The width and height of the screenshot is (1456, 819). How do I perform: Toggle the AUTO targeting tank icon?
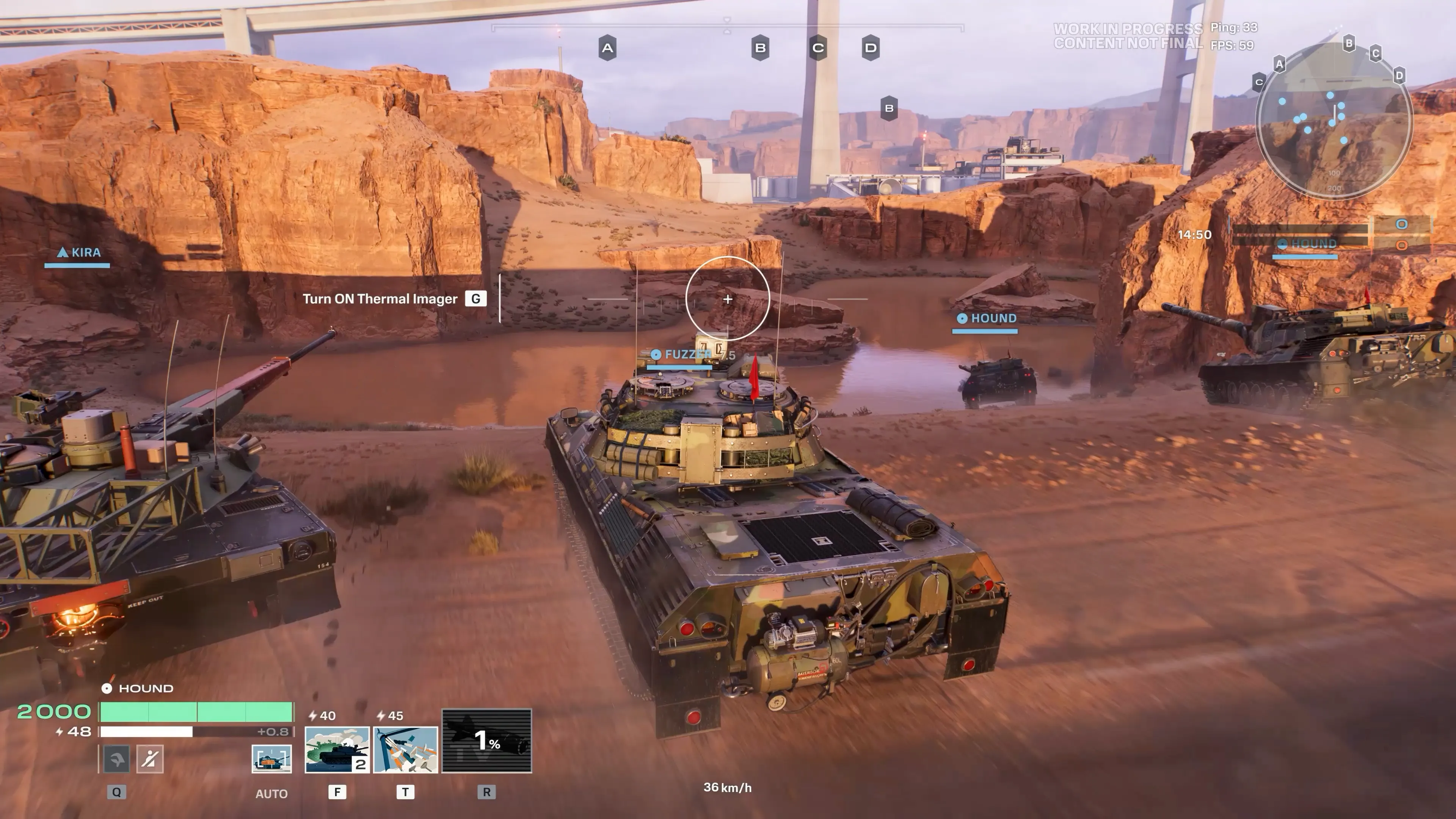pyautogui.click(x=271, y=758)
